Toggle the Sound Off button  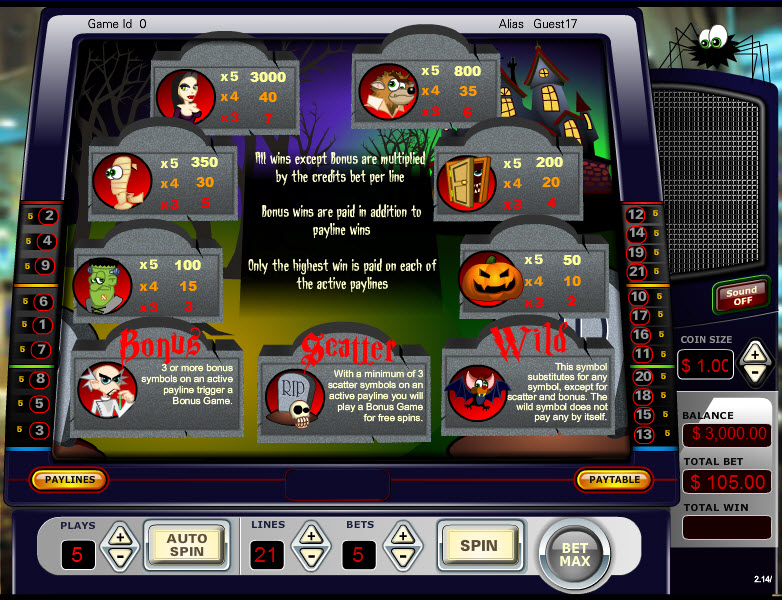tap(741, 297)
